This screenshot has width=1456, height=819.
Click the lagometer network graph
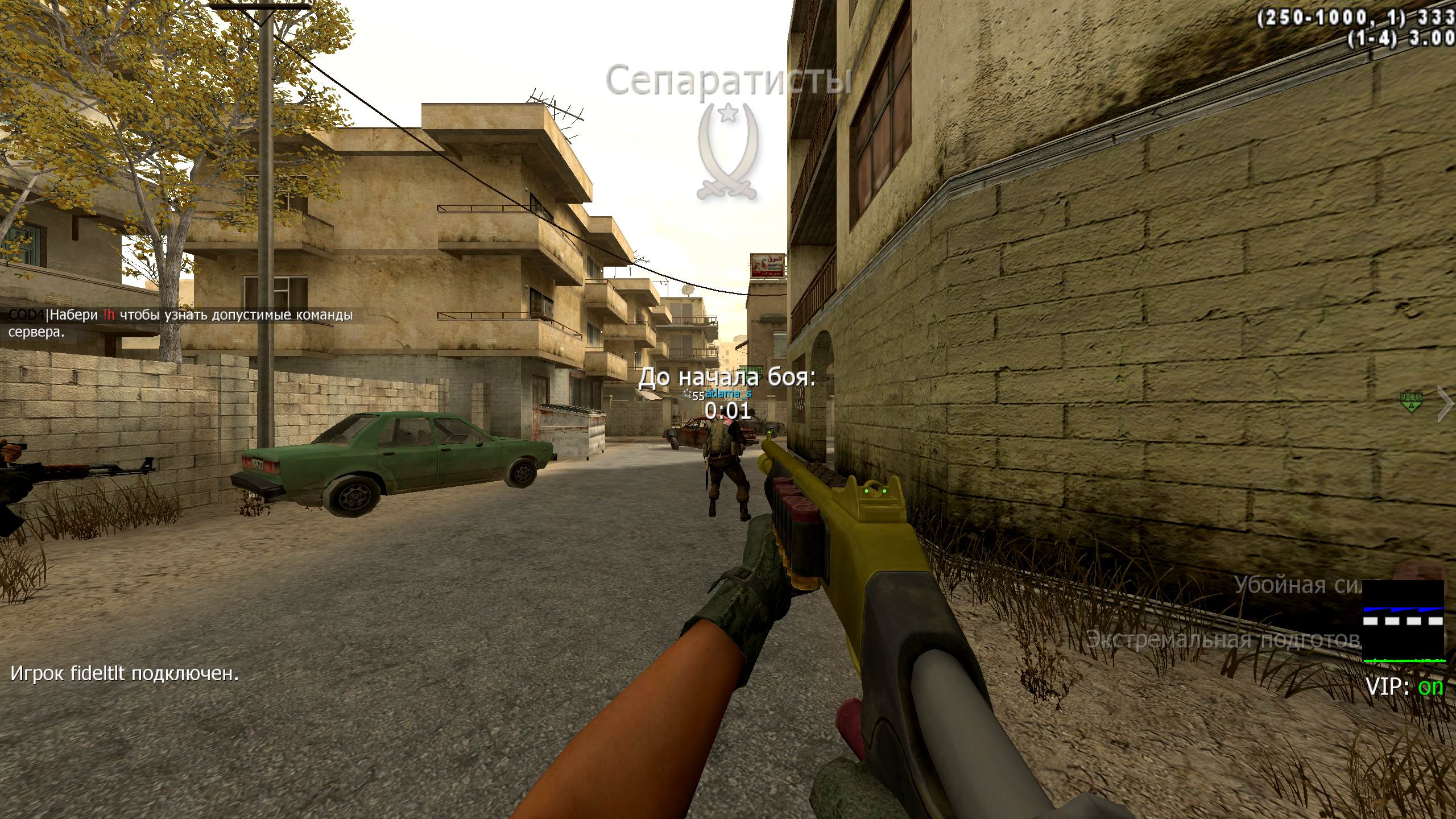pyautogui.click(x=1404, y=621)
